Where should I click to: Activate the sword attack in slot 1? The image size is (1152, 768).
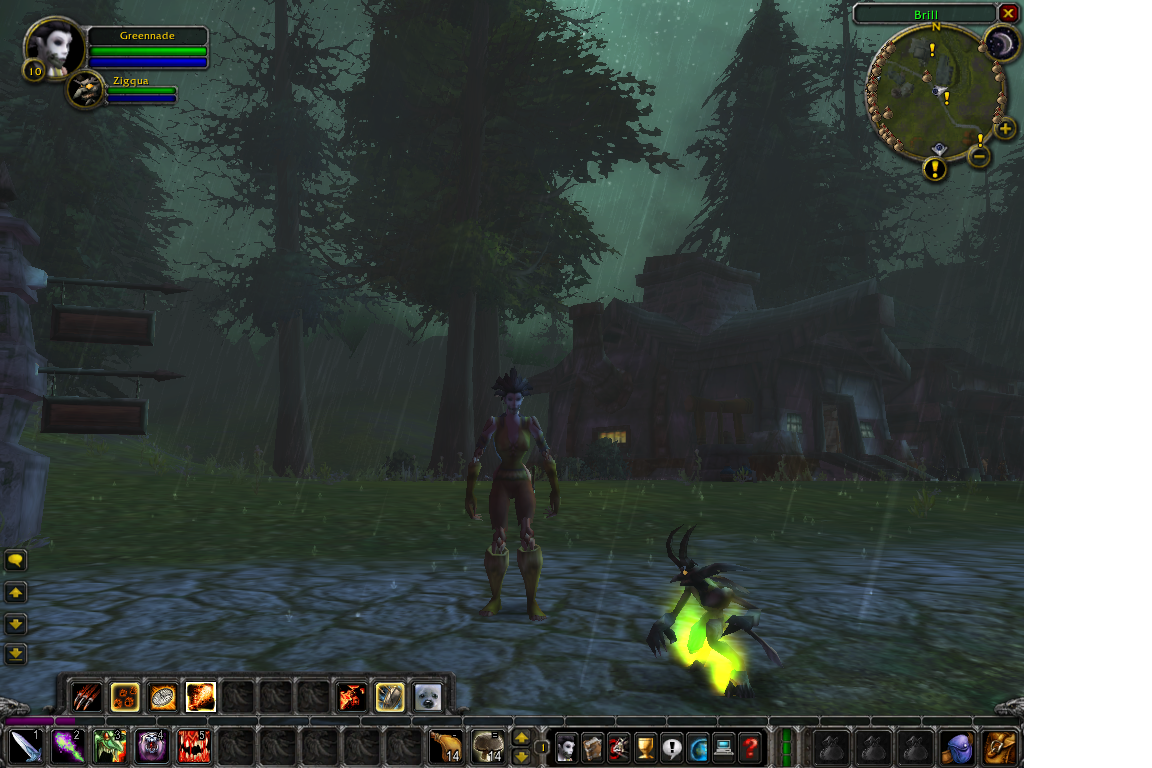25,746
